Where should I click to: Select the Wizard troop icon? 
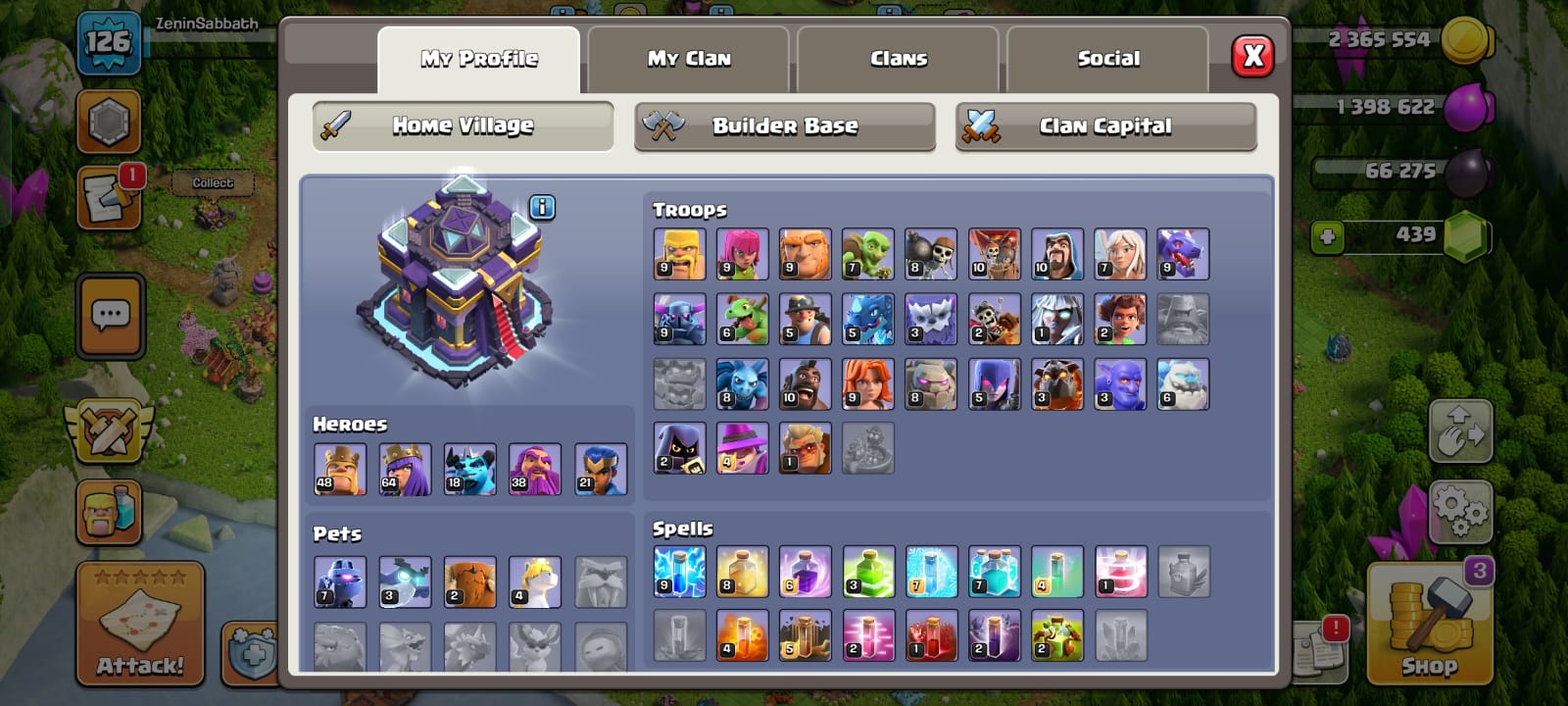tap(1056, 254)
